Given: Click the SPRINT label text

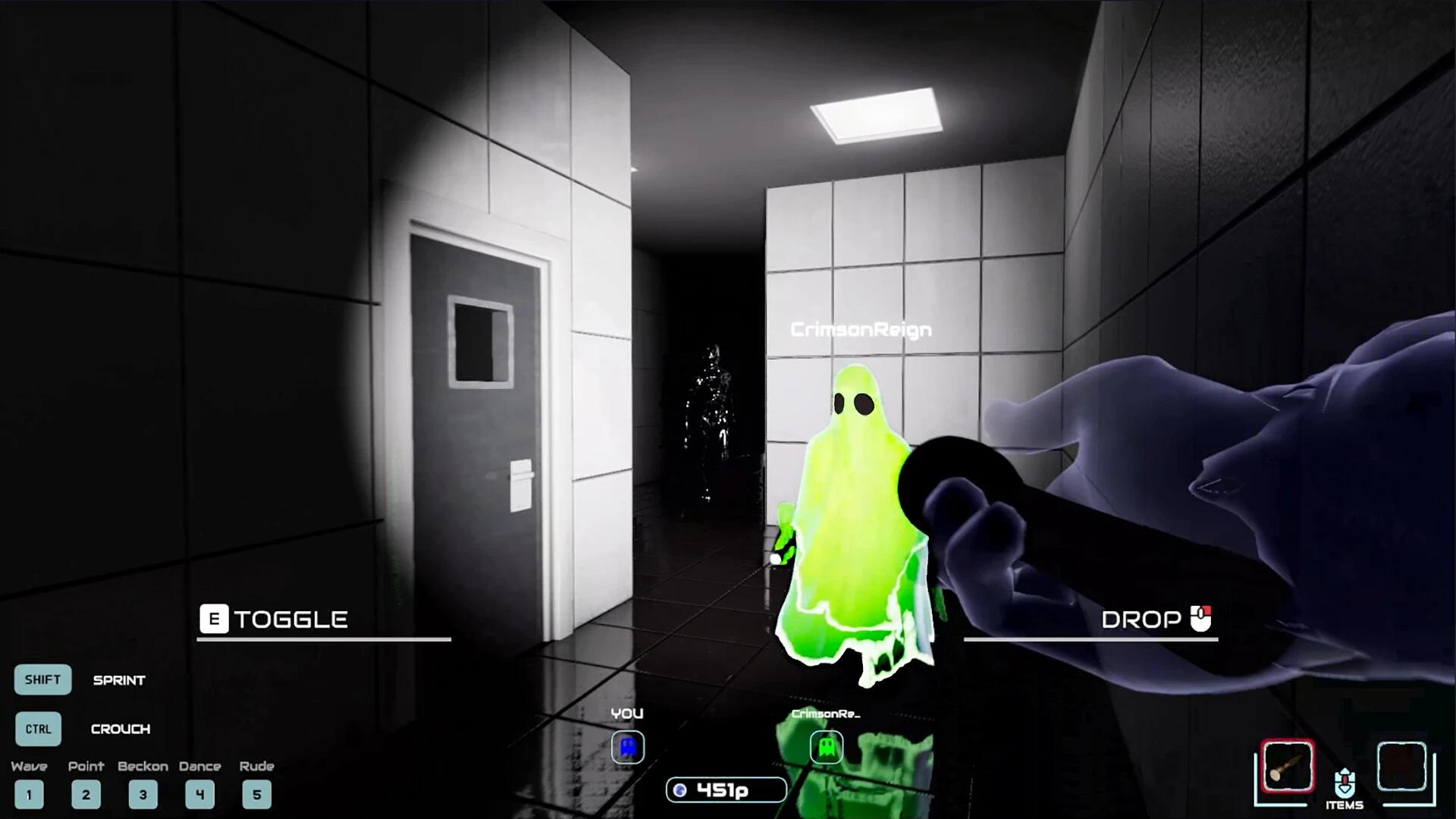Looking at the screenshot, I should 119,680.
